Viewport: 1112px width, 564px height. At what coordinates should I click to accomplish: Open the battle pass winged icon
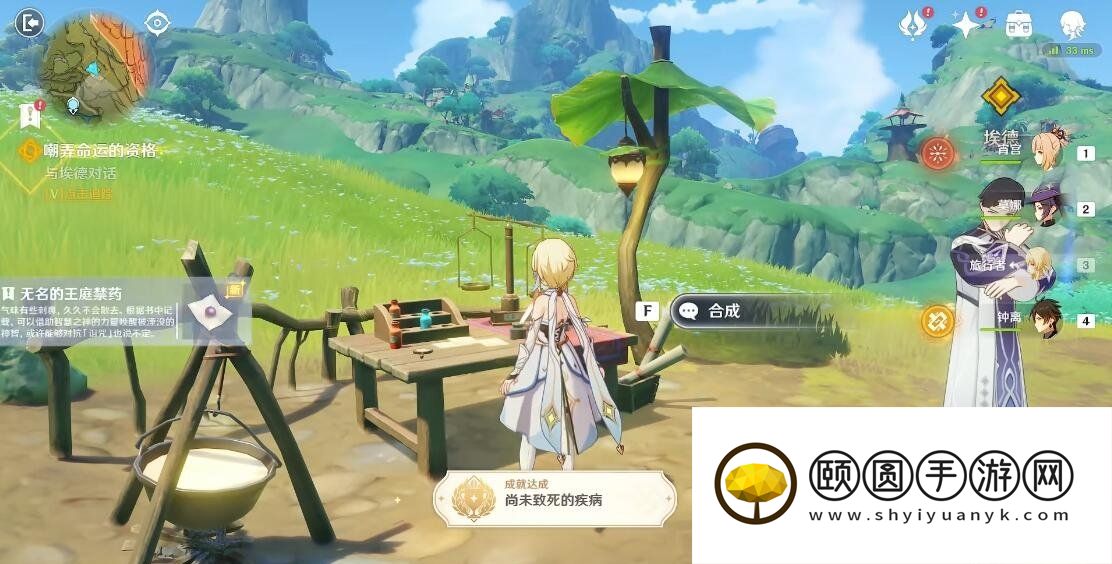(x=911, y=25)
